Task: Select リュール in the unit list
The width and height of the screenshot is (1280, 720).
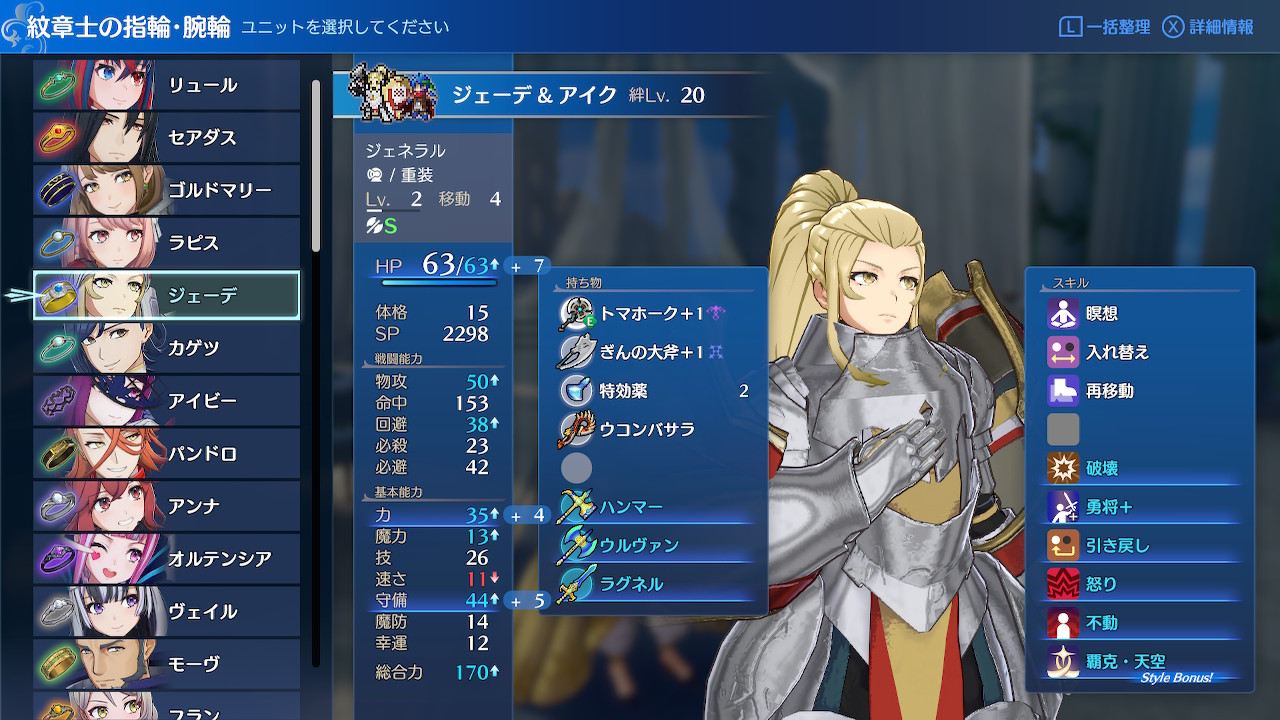Action: click(167, 85)
